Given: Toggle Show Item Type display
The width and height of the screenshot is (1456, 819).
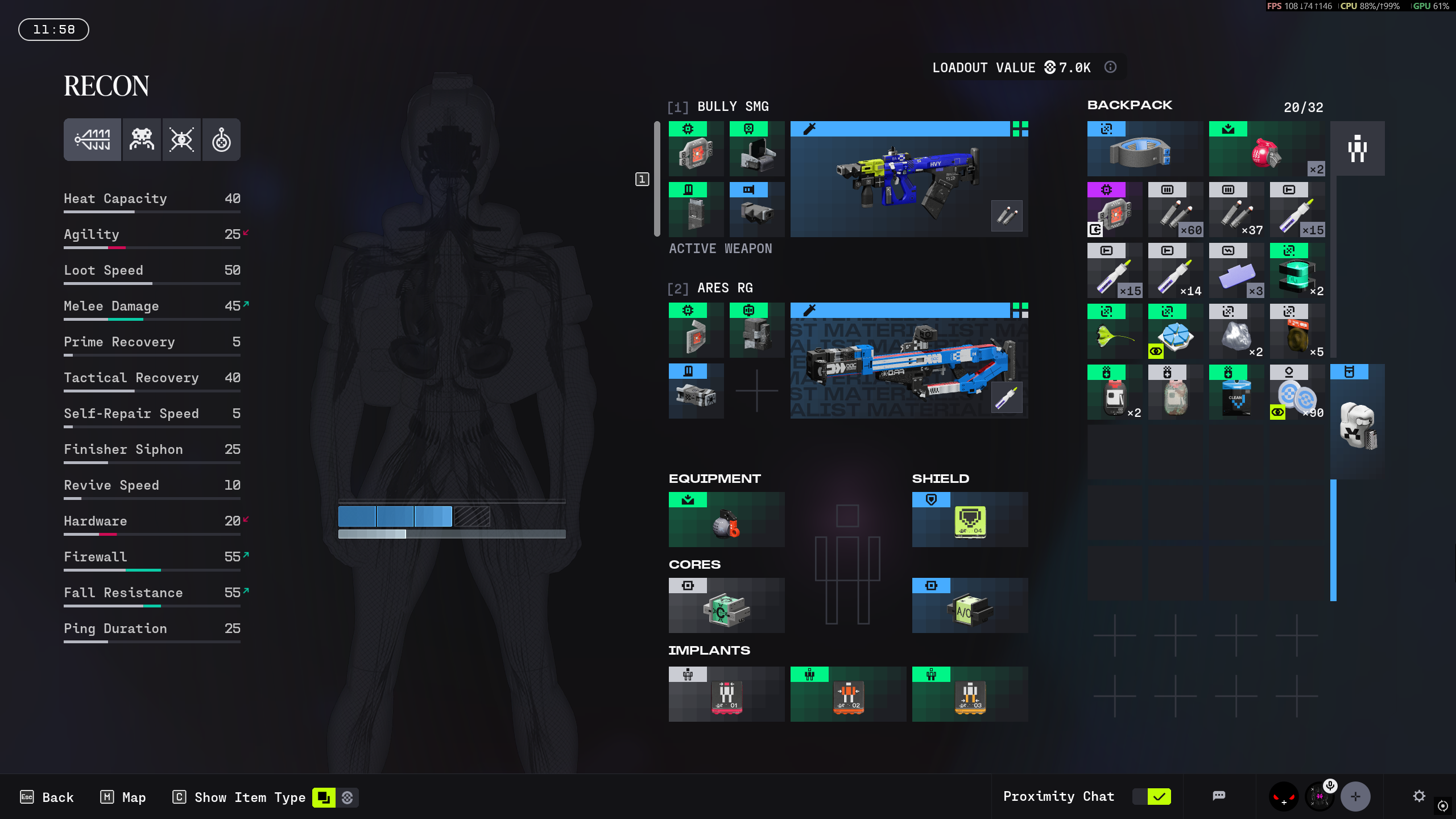Looking at the screenshot, I should tap(323, 797).
